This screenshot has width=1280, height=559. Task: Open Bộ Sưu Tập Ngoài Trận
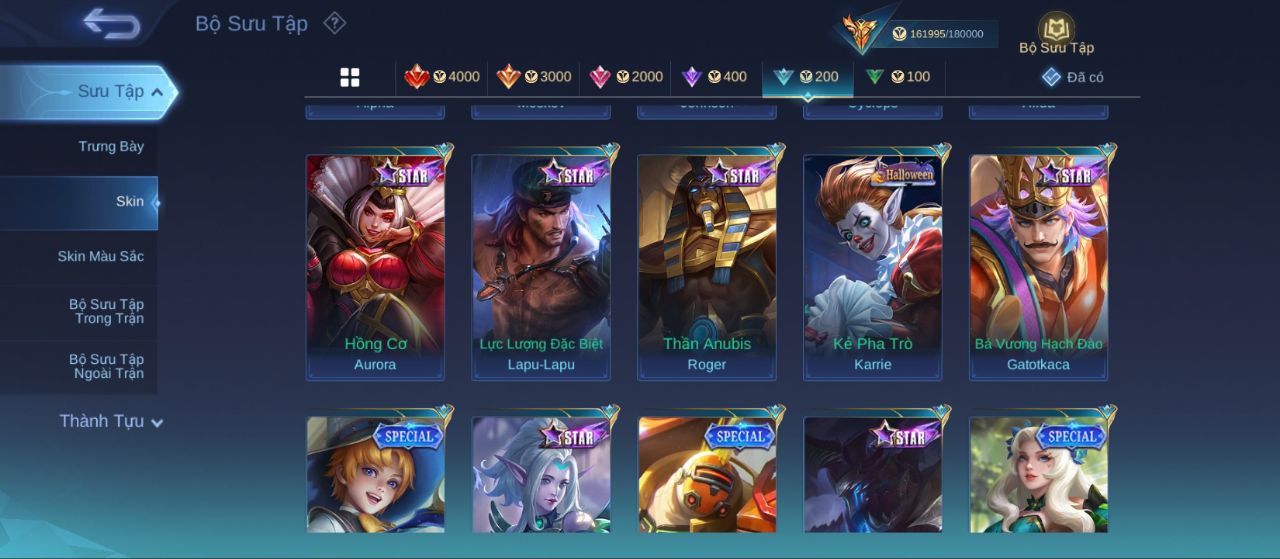(106, 367)
